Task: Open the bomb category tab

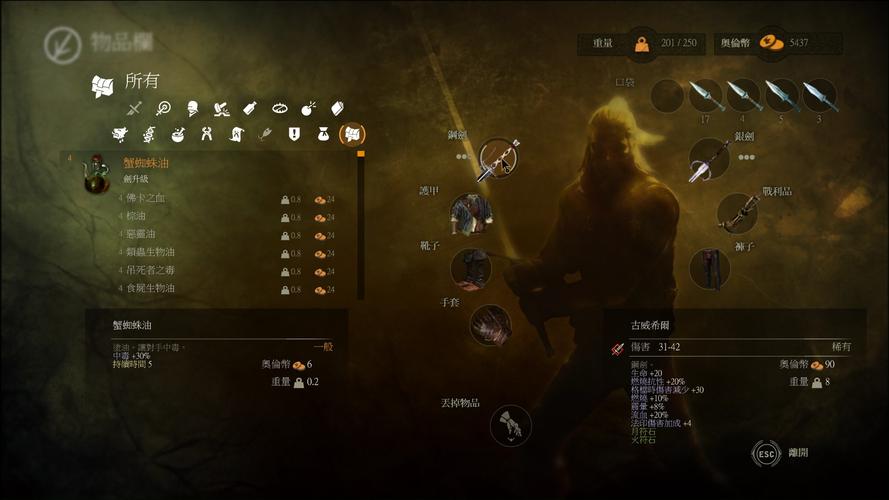Action: click(x=309, y=108)
